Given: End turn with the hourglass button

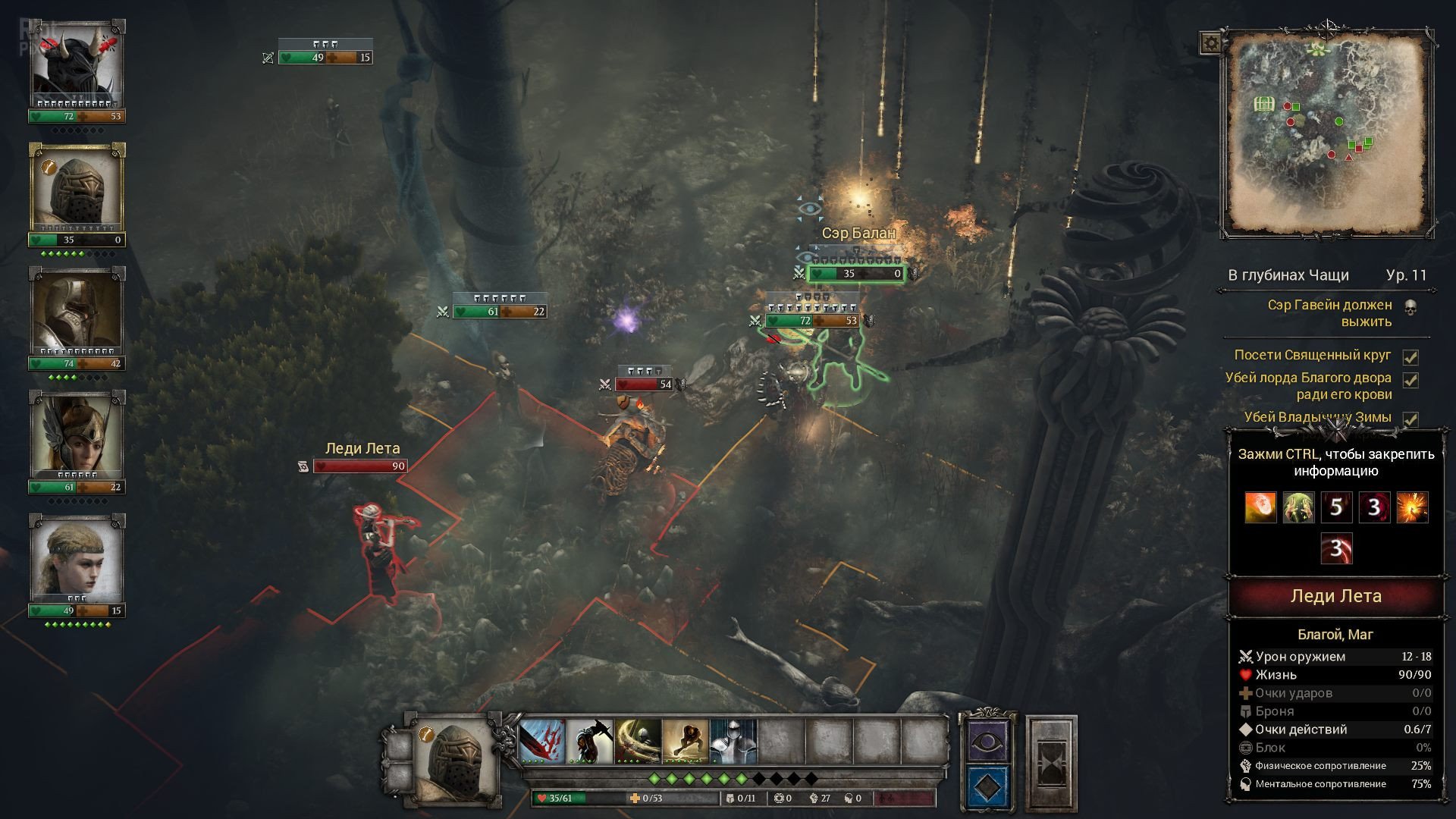Looking at the screenshot, I should coord(1052,762).
